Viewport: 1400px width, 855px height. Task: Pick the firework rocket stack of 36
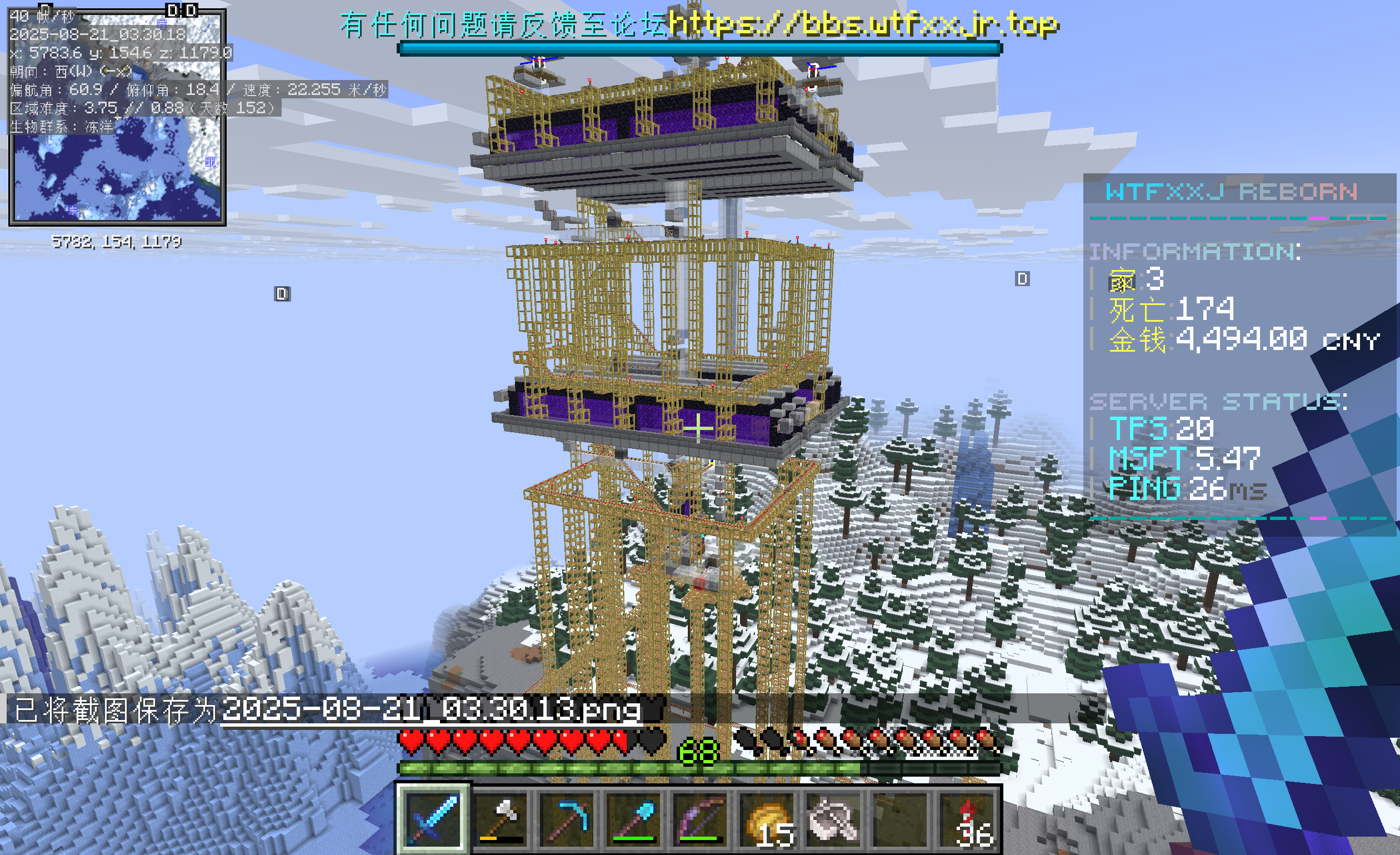(x=967, y=819)
